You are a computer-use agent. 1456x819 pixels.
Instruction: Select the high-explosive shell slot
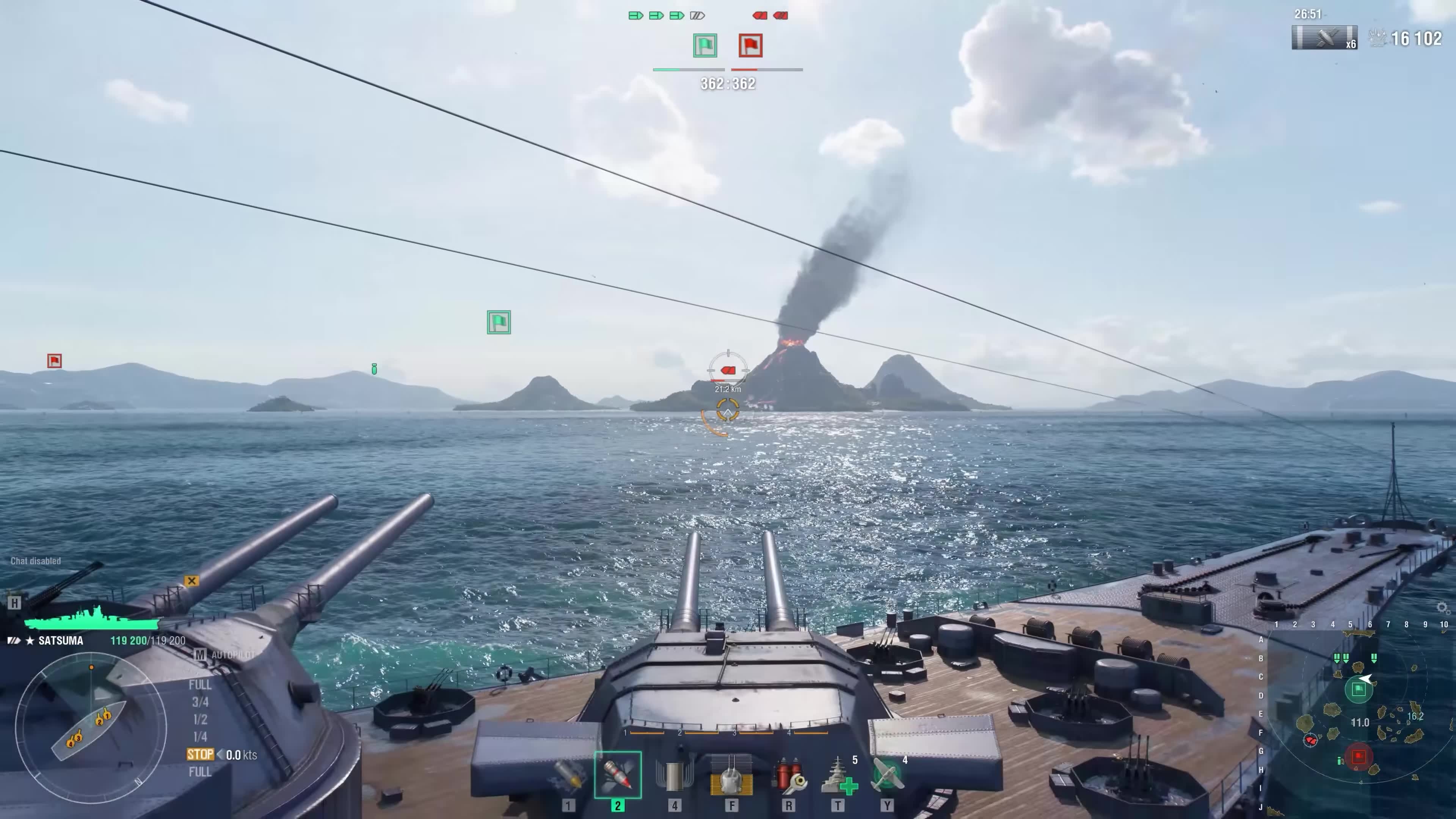pyautogui.click(x=569, y=775)
